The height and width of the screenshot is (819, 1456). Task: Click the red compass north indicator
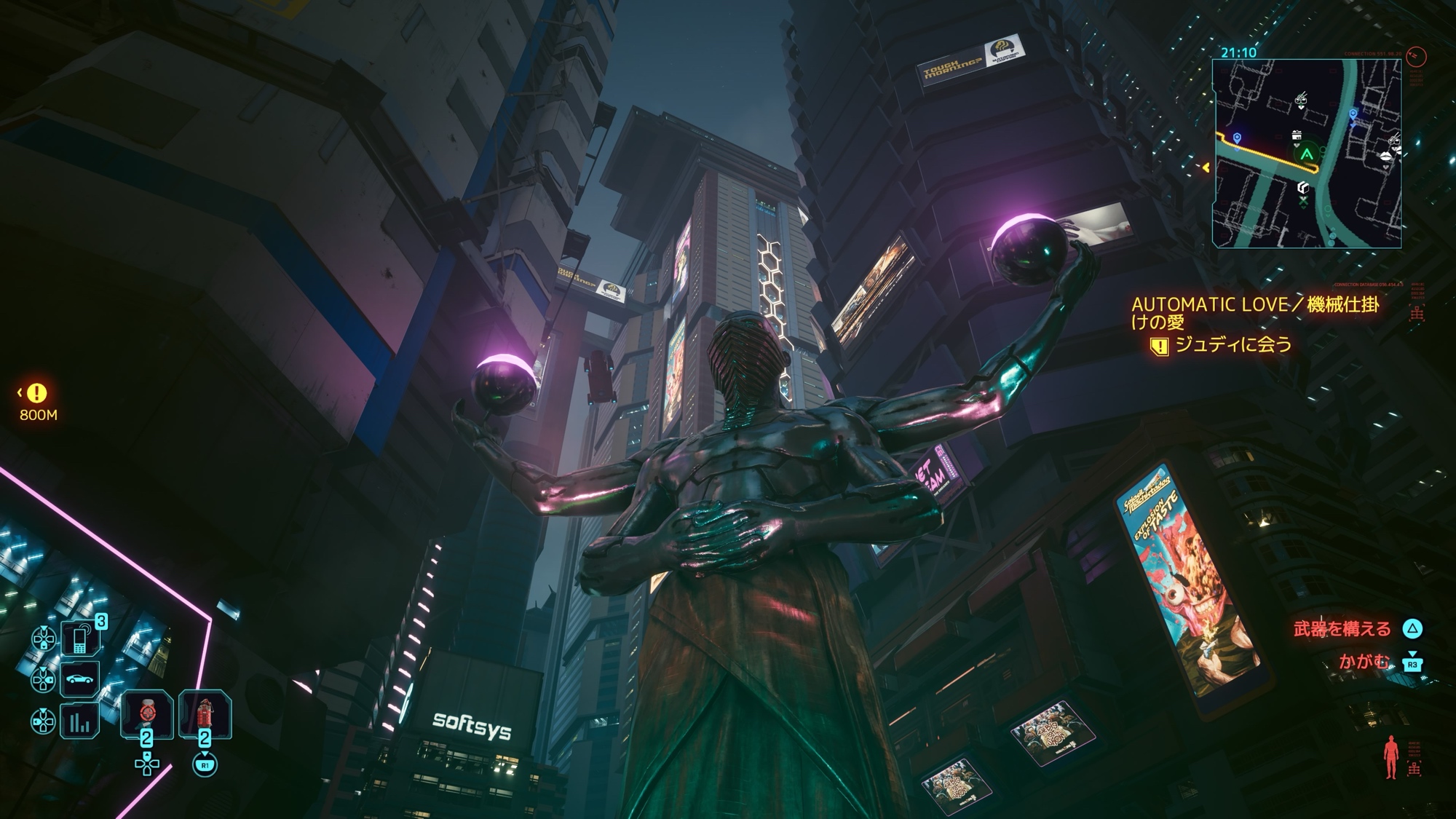click(1416, 56)
